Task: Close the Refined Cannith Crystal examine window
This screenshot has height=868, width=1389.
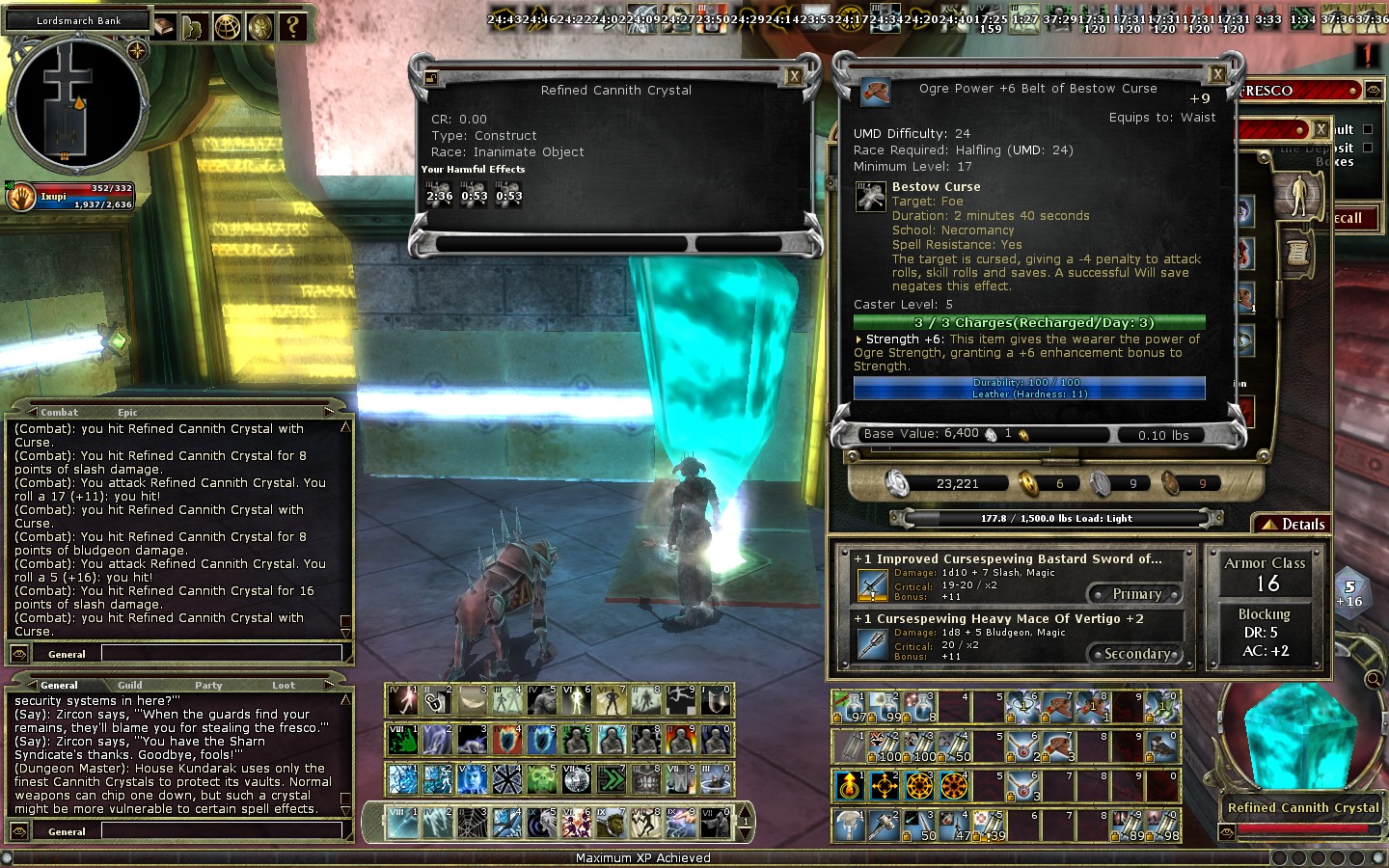Action: [x=794, y=76]
